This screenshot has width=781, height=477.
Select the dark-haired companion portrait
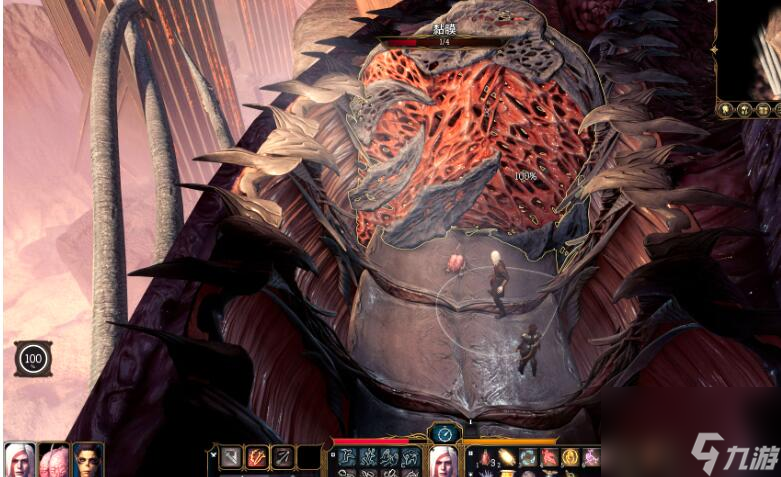(88, 459)
